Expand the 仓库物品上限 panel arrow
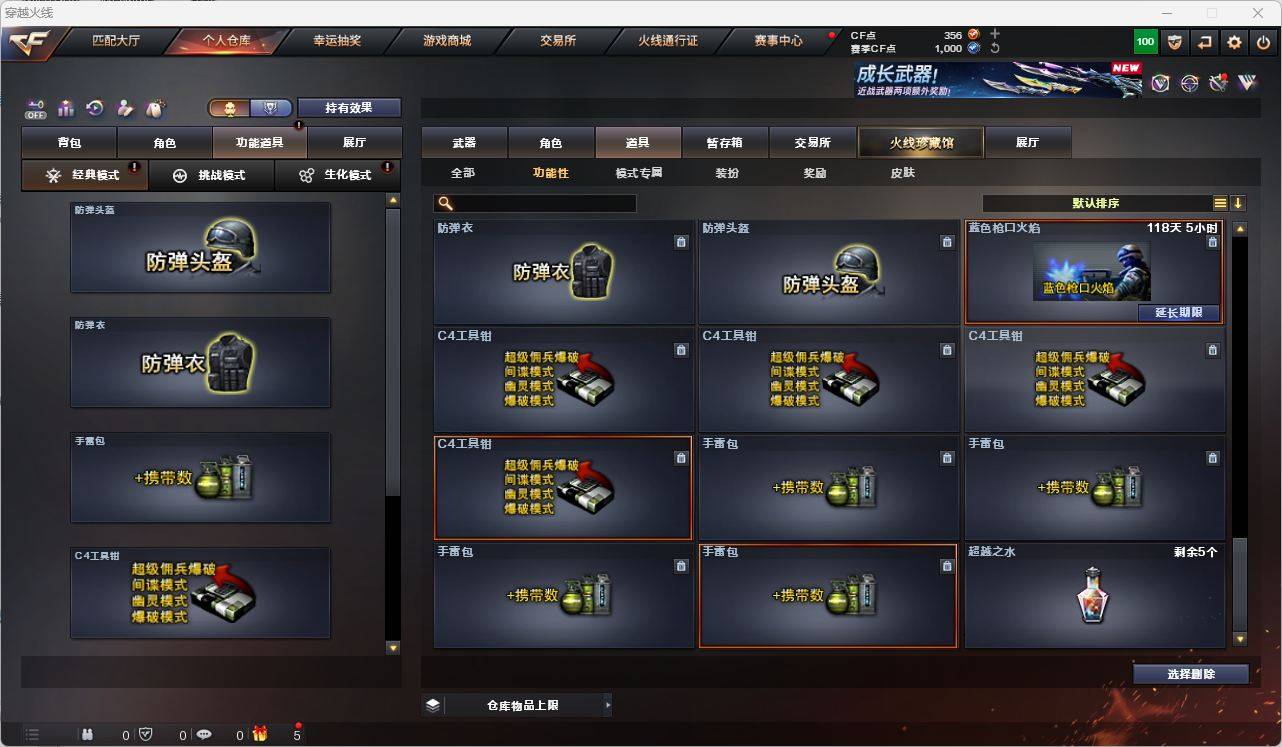Viewport: 1282px width, 747px height. pos(608,704)
